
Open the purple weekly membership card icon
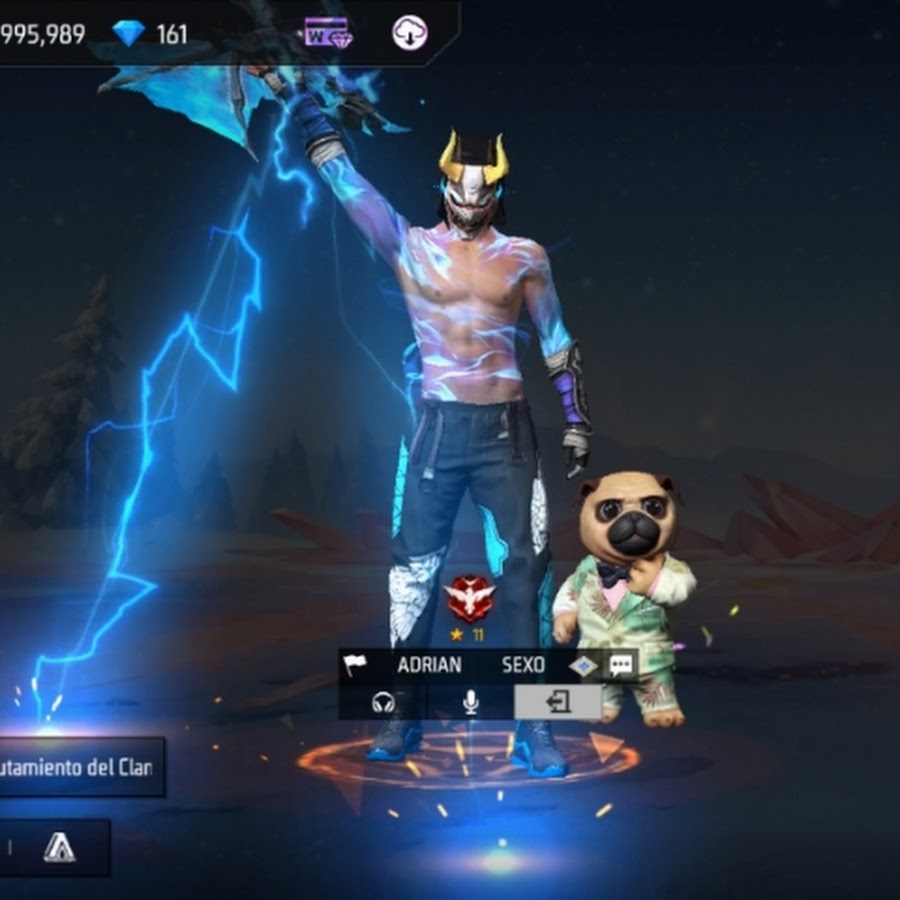328,34
